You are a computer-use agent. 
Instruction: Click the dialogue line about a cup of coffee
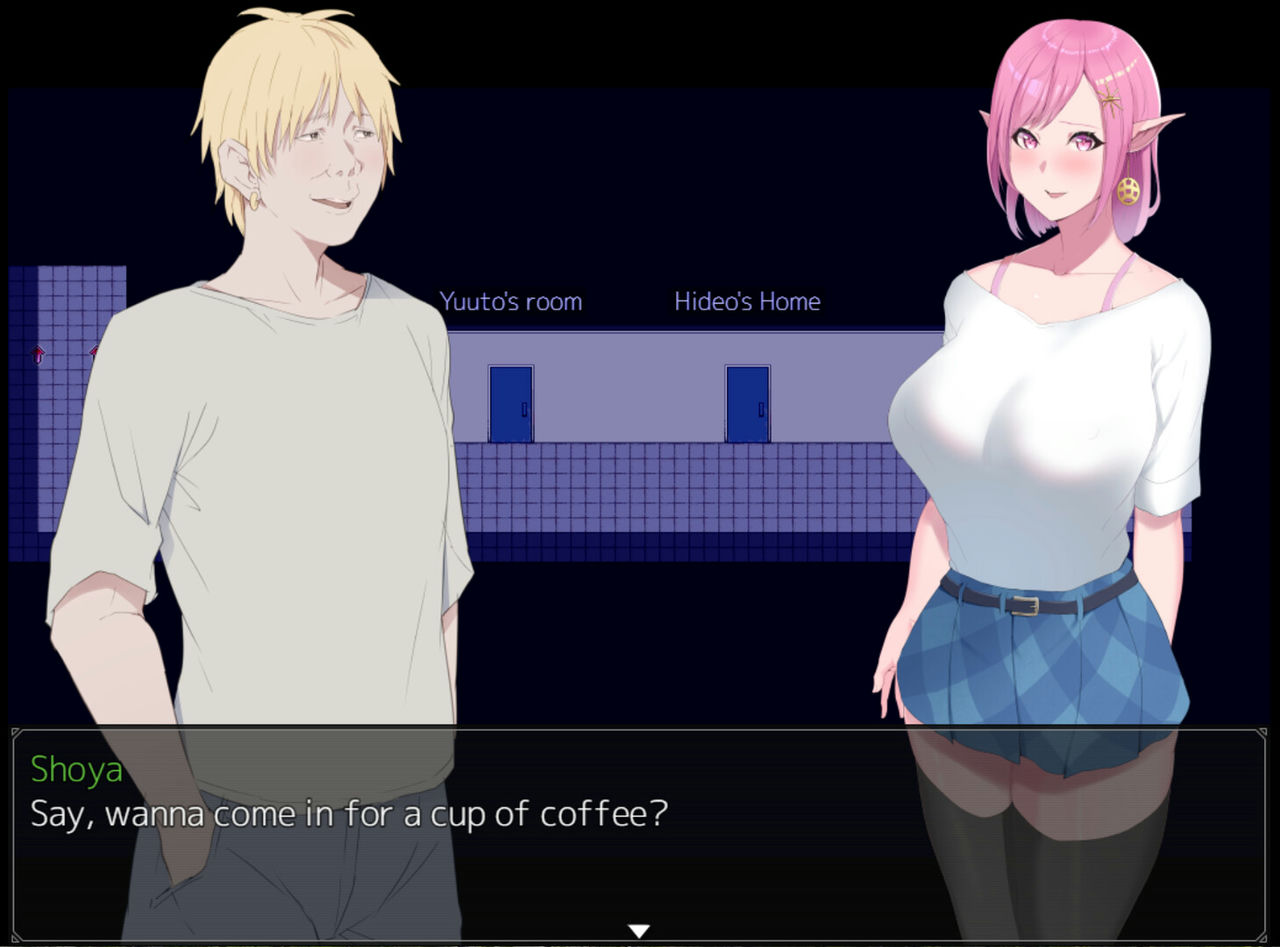click(350, 814)
